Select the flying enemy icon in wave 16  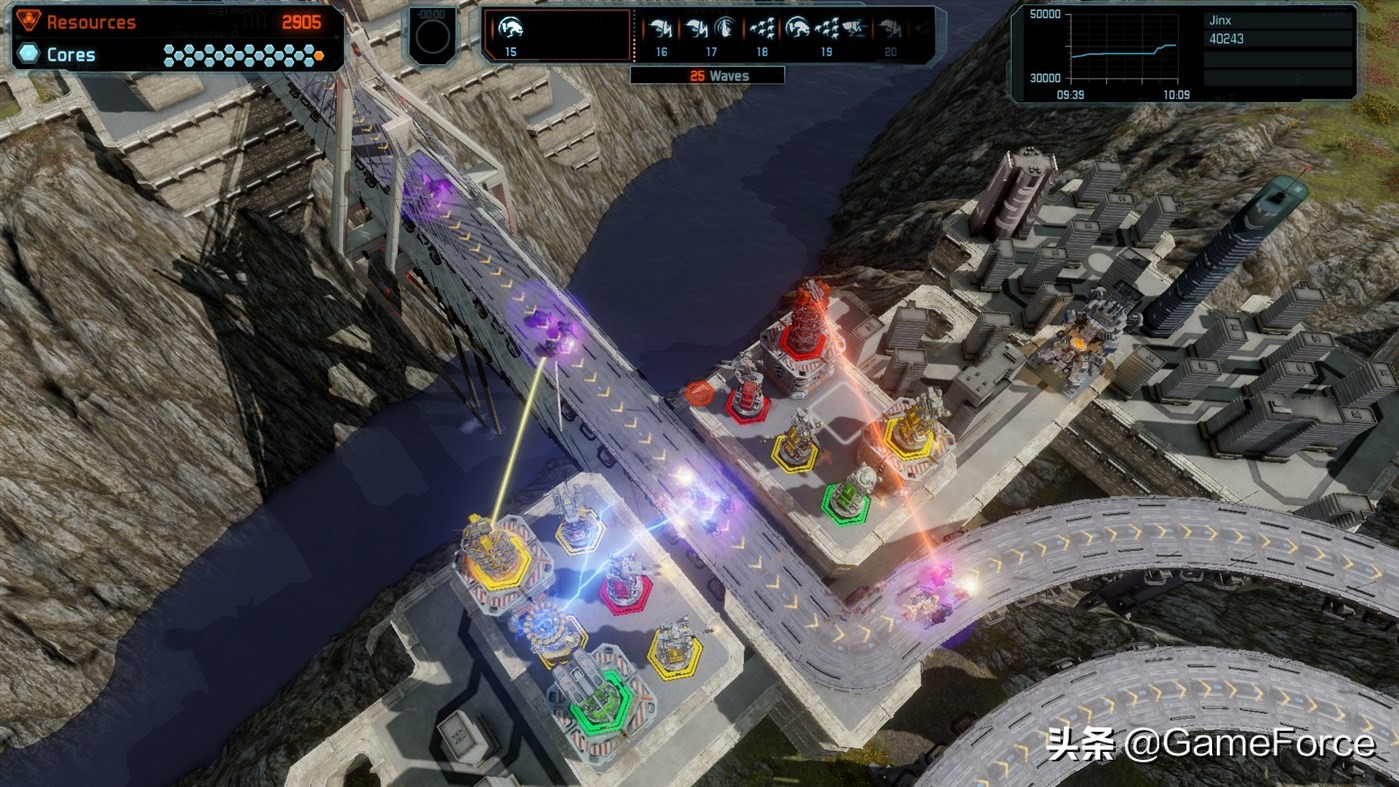click(659, 29)
